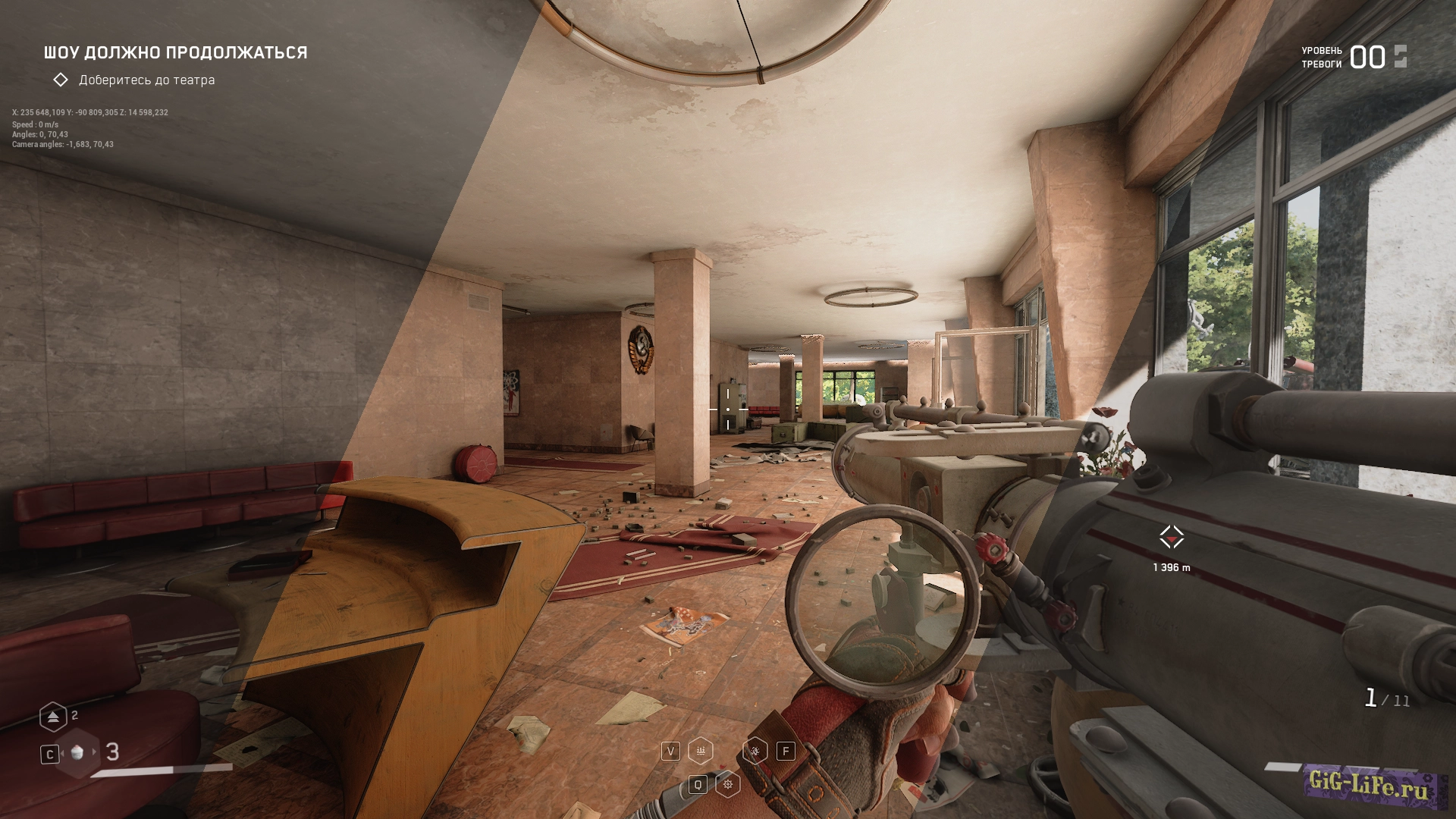Click the consumable jar quick-slot icon

(77, 753)
